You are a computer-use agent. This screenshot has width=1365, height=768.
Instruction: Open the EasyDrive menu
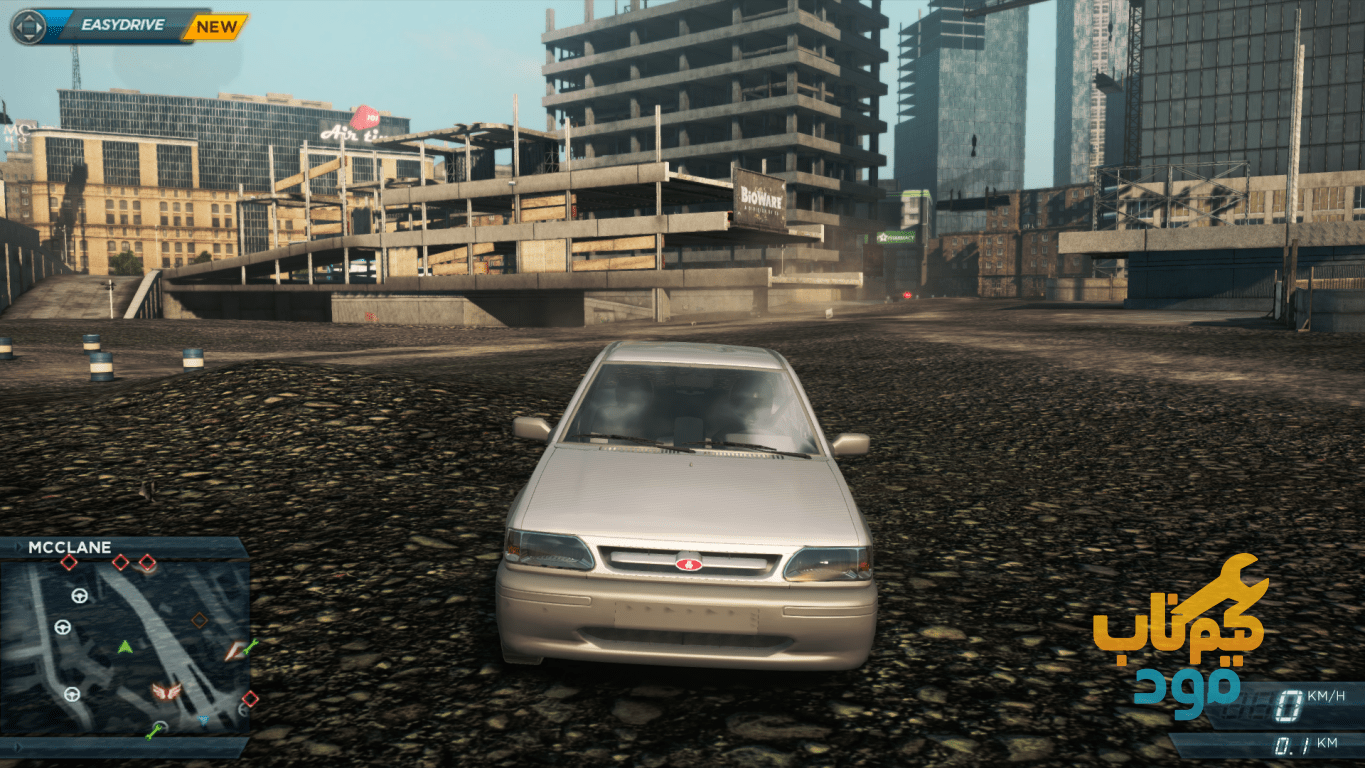[110, 26]
